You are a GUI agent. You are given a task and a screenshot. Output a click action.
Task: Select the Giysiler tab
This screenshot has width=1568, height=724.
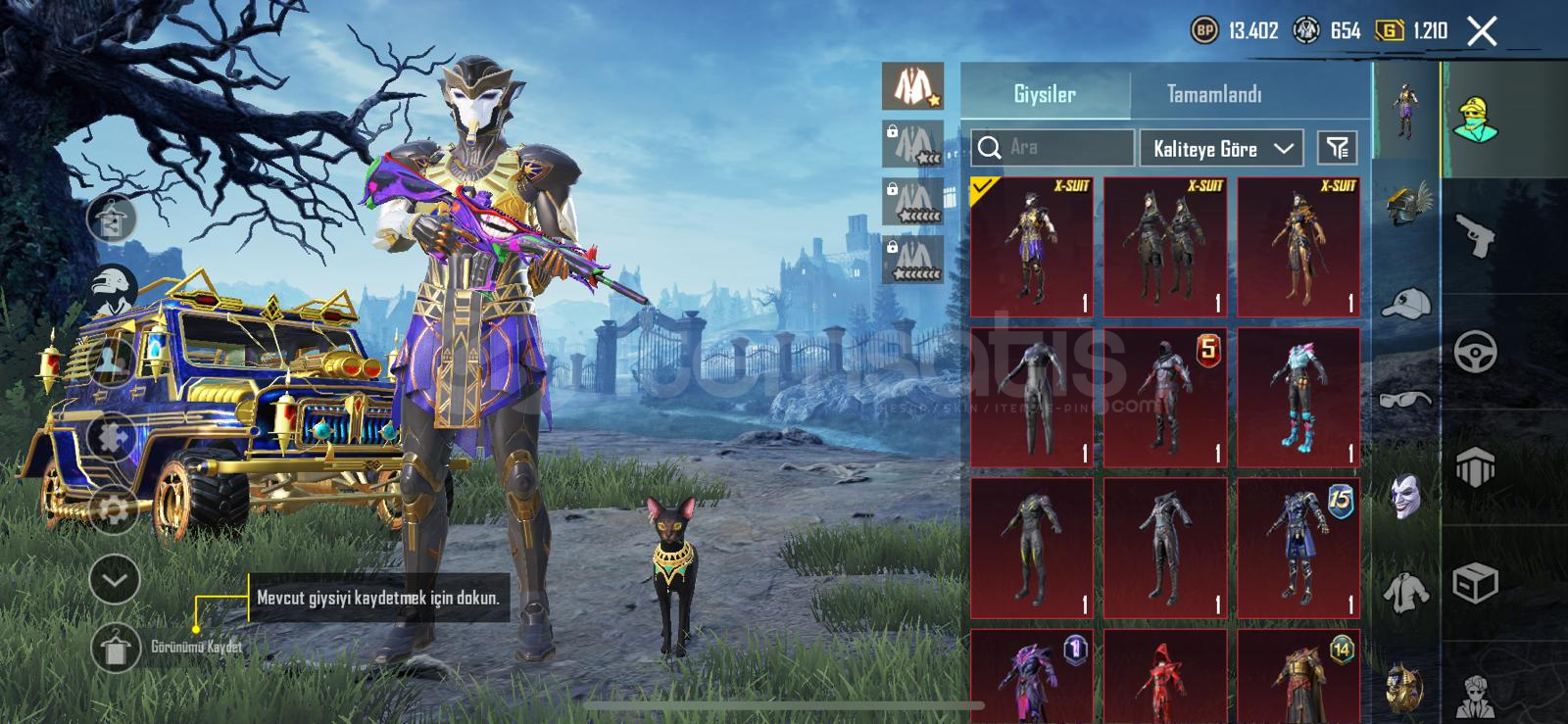pyautogui.click(x=1045, y=94)
